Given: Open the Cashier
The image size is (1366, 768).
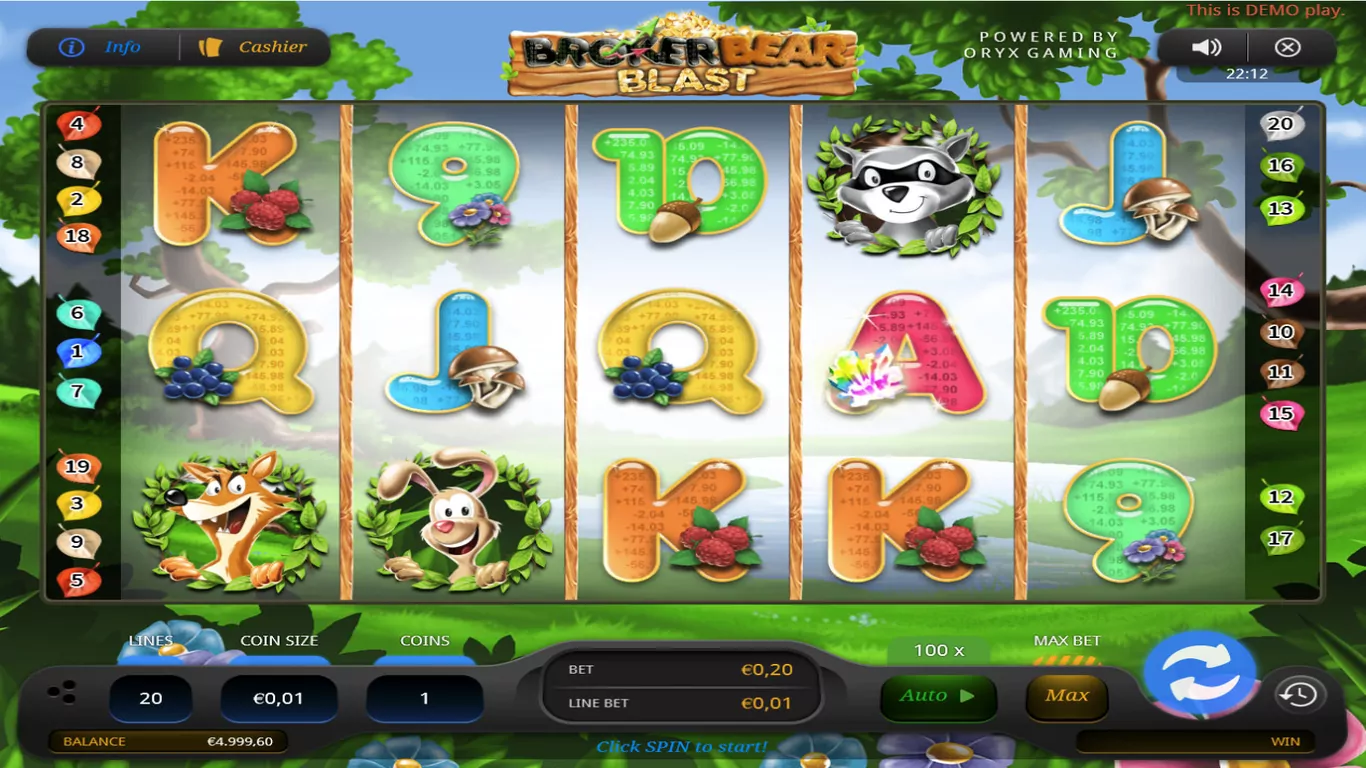Looking at the screenshot, I should pyautogui.click(x=255, y=47).
